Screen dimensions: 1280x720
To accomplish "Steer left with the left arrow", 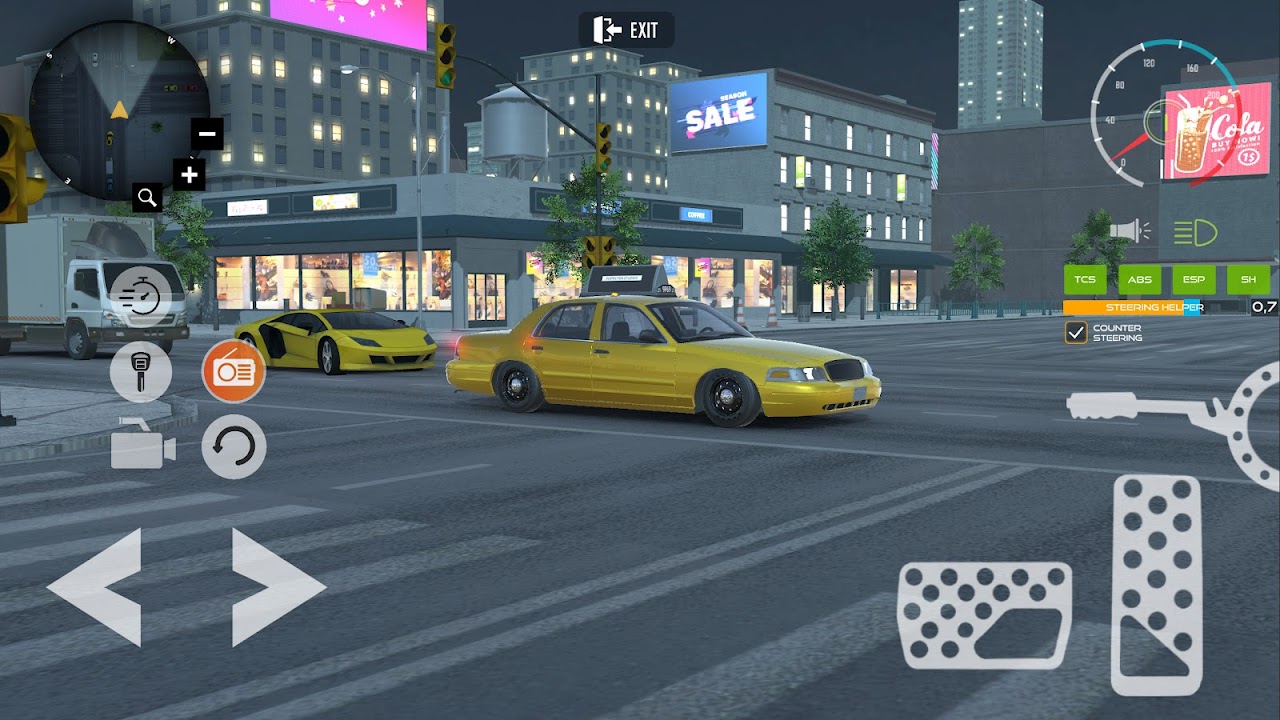I will (95, 587).
